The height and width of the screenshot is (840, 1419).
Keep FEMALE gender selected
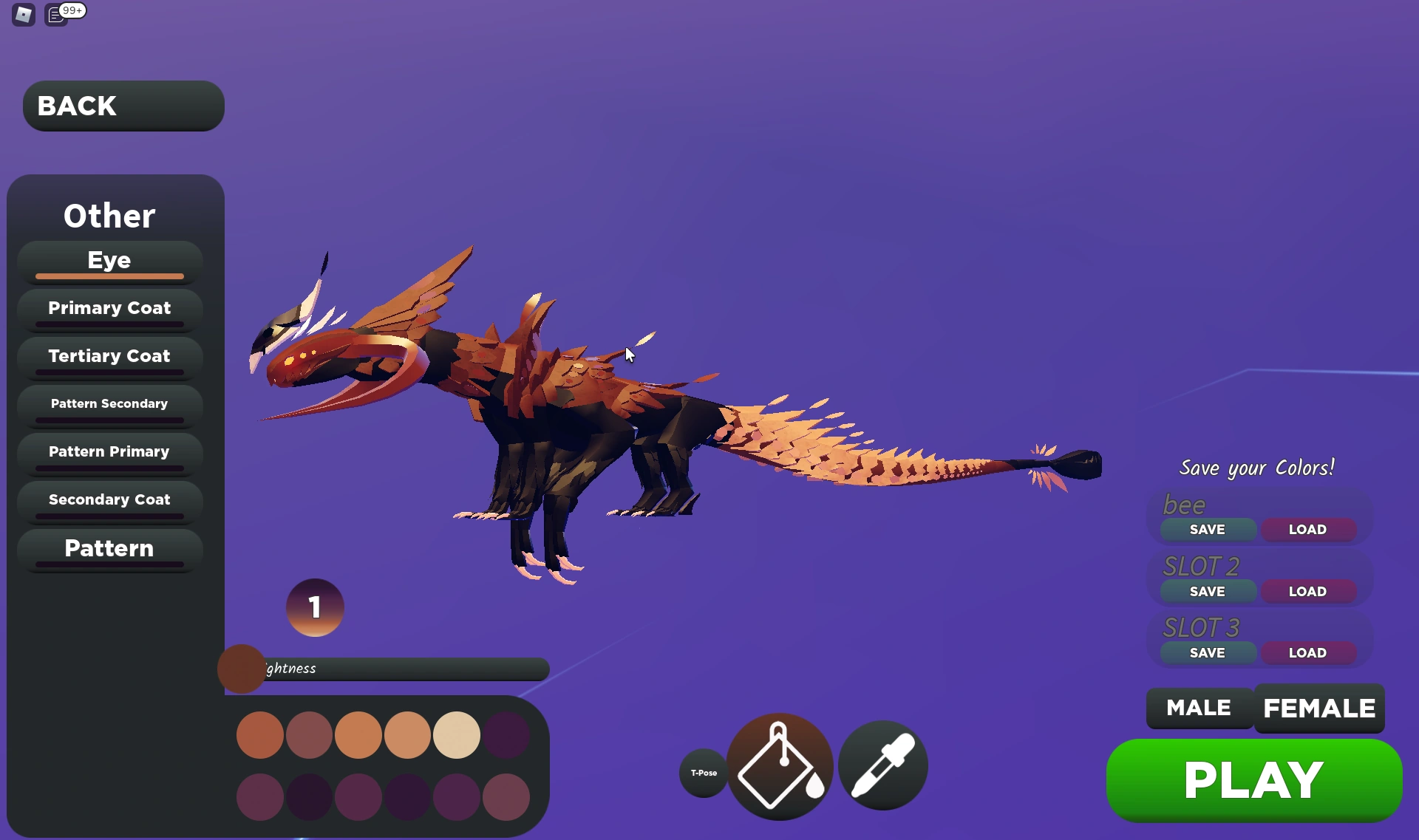(x=1318, y=708)
